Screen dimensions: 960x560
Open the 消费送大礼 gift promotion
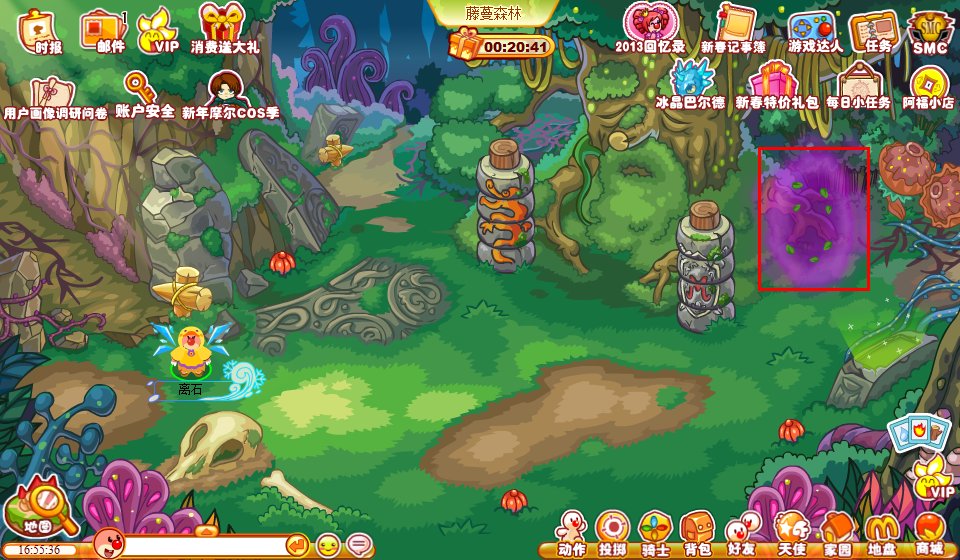pos(223,26)
